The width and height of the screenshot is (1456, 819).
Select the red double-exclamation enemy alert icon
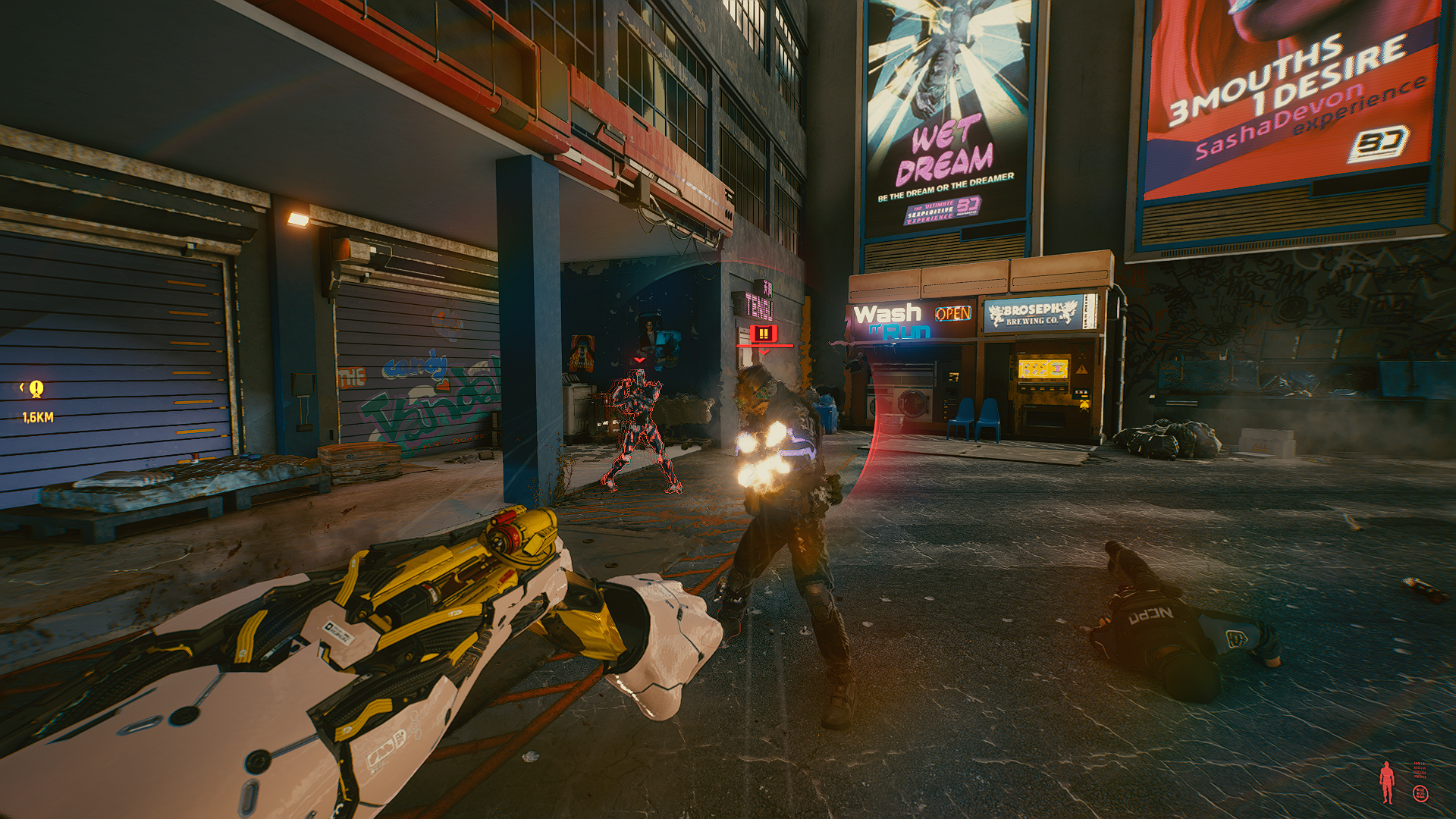click(x=762, y=334)
